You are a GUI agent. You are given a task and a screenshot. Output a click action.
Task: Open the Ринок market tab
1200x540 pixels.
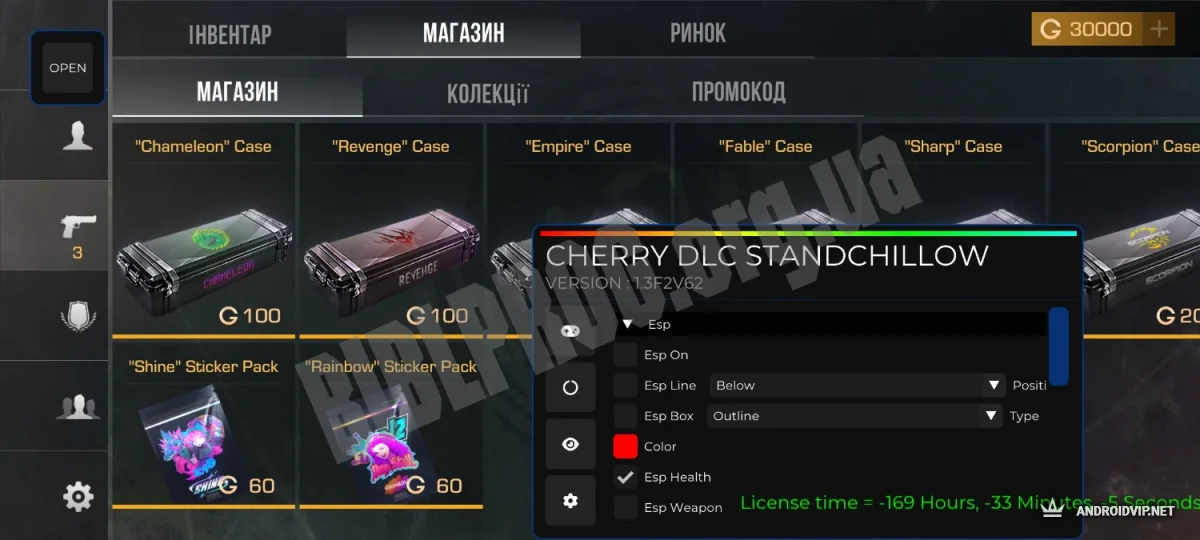coord(697,33)
